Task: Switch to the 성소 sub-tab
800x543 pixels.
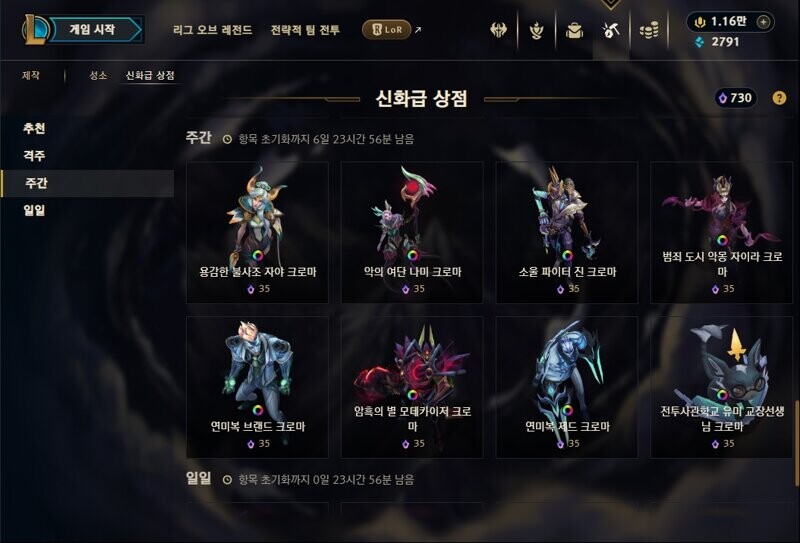Action: [x=97, y=75]
